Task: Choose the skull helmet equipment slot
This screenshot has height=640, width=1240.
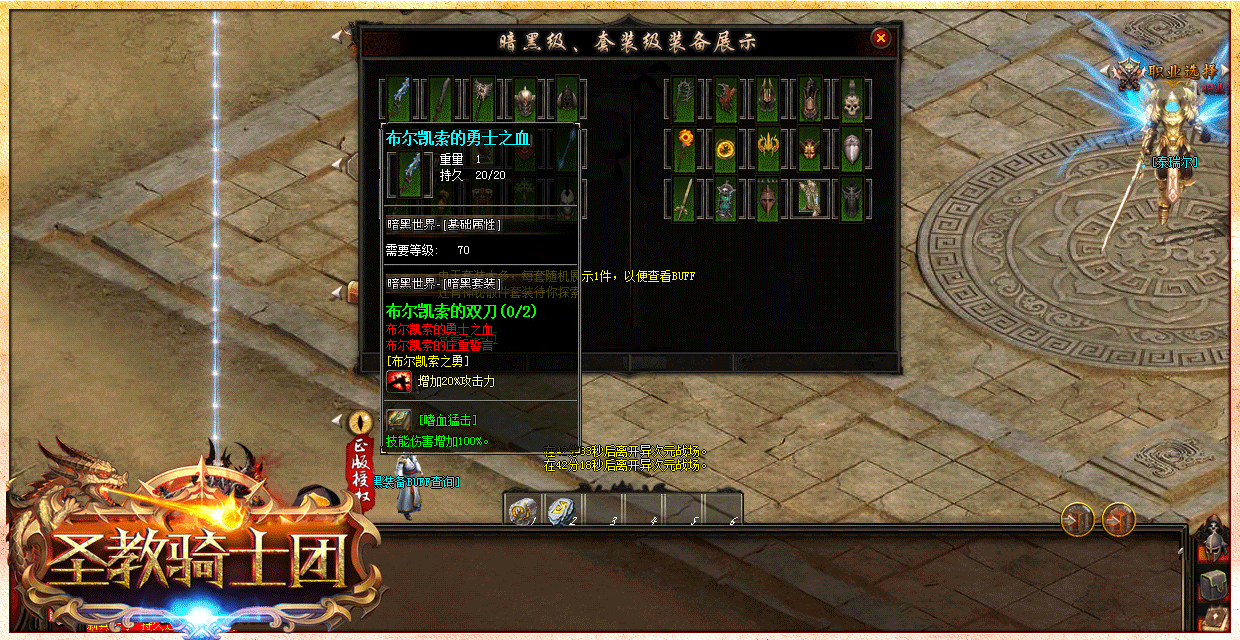Action: (851, 100)
